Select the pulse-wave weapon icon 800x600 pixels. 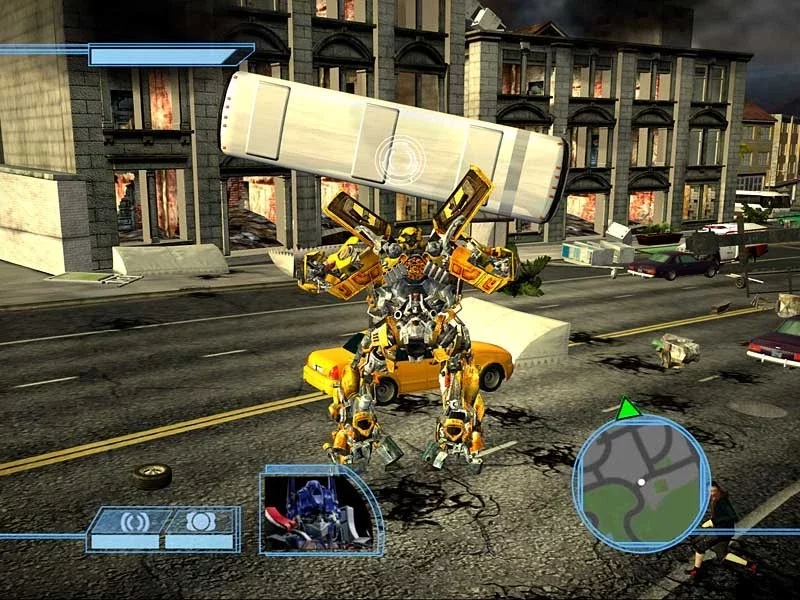pyautogui.click(x=135, y=521)
